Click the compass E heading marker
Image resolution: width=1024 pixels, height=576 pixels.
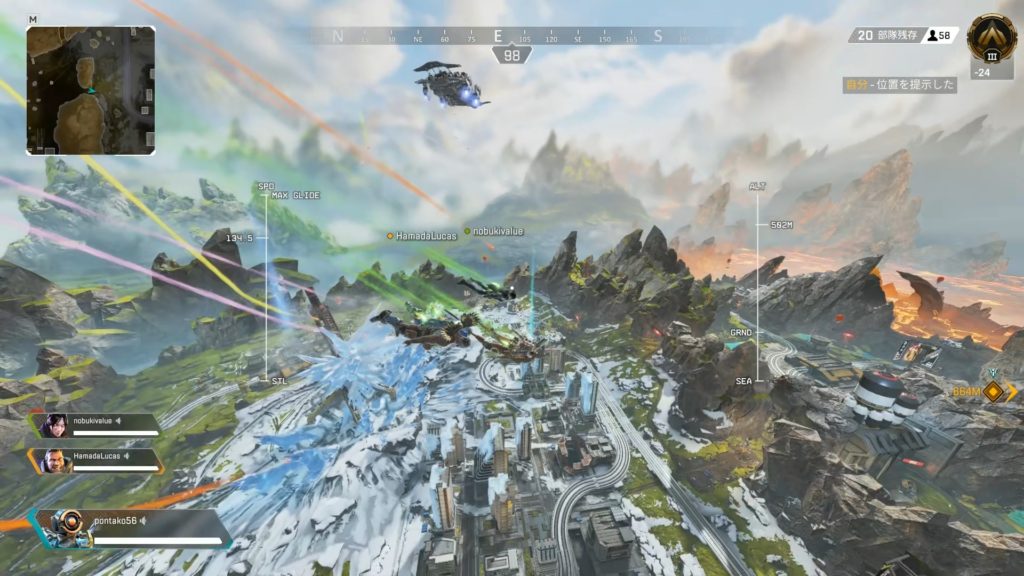click(x=497, y=36)
